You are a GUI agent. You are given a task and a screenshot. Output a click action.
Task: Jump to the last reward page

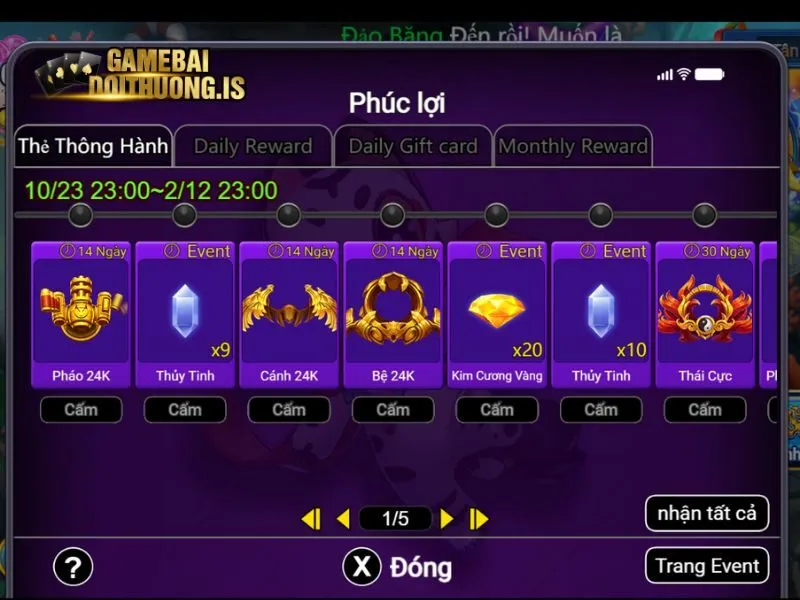click(x=479, y=518)
